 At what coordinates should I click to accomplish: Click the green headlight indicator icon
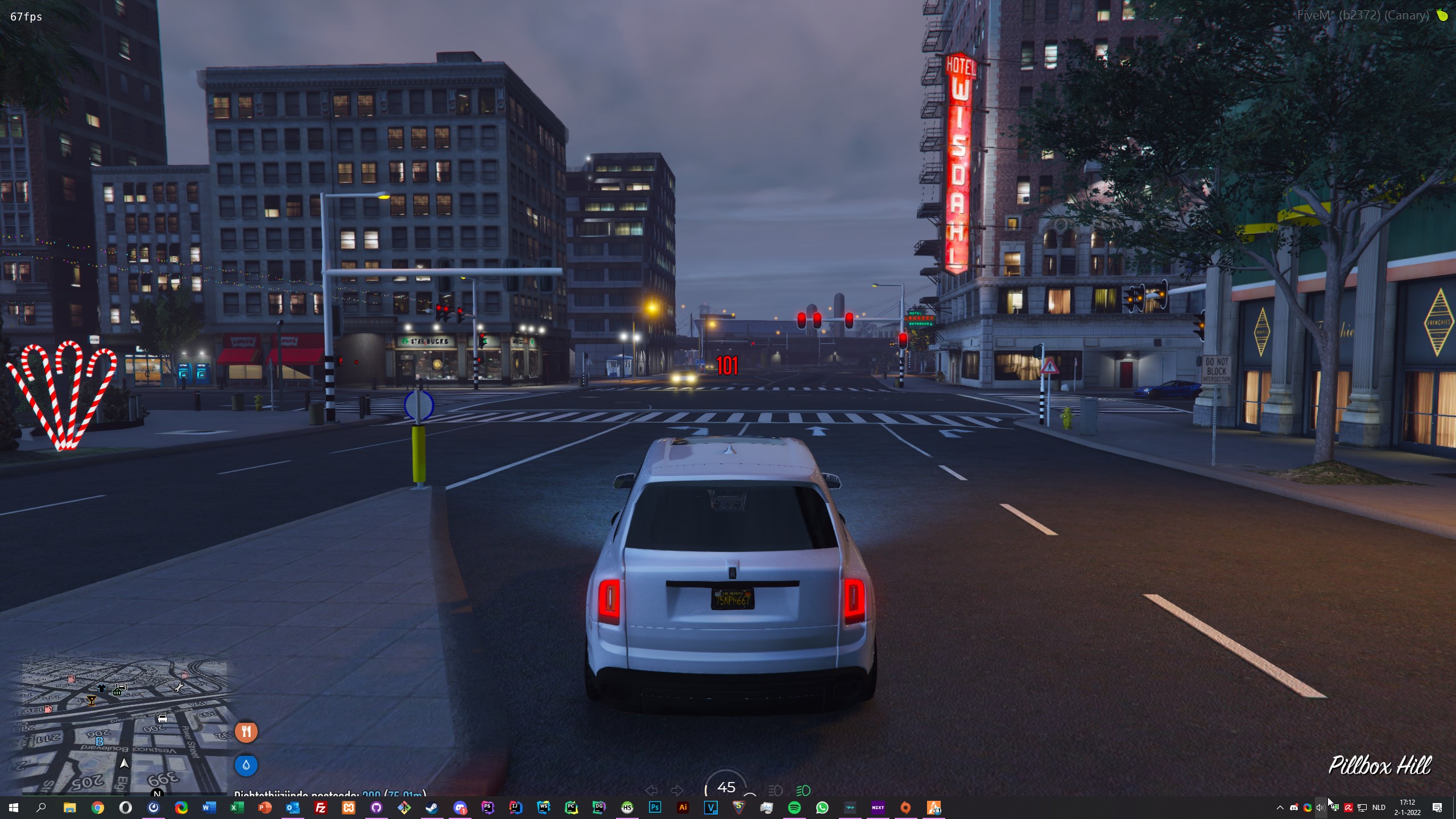tap(803, 790)
